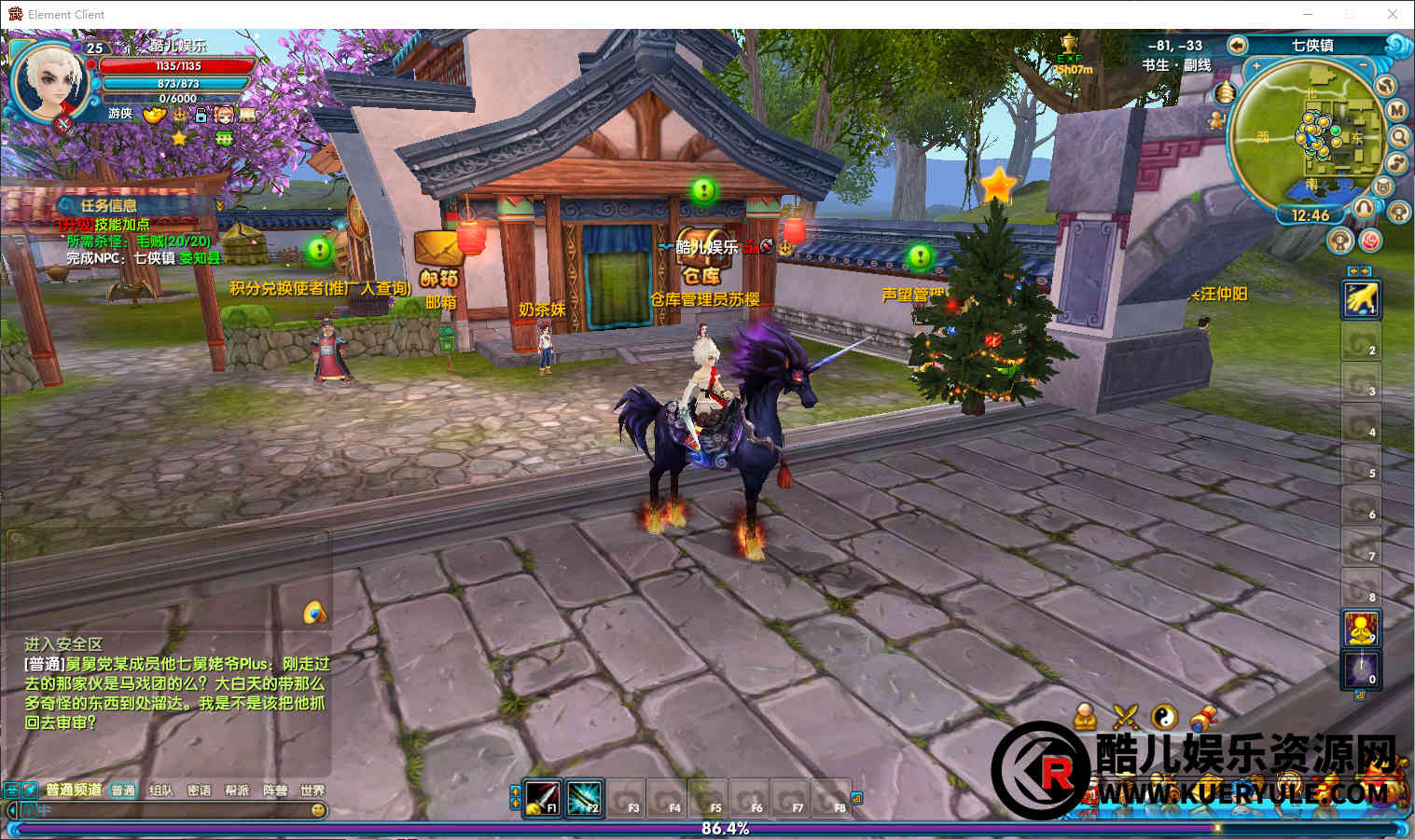Click the magnifying glass search button
This screenshot has height=840, width=1415.
[1400, 137]
